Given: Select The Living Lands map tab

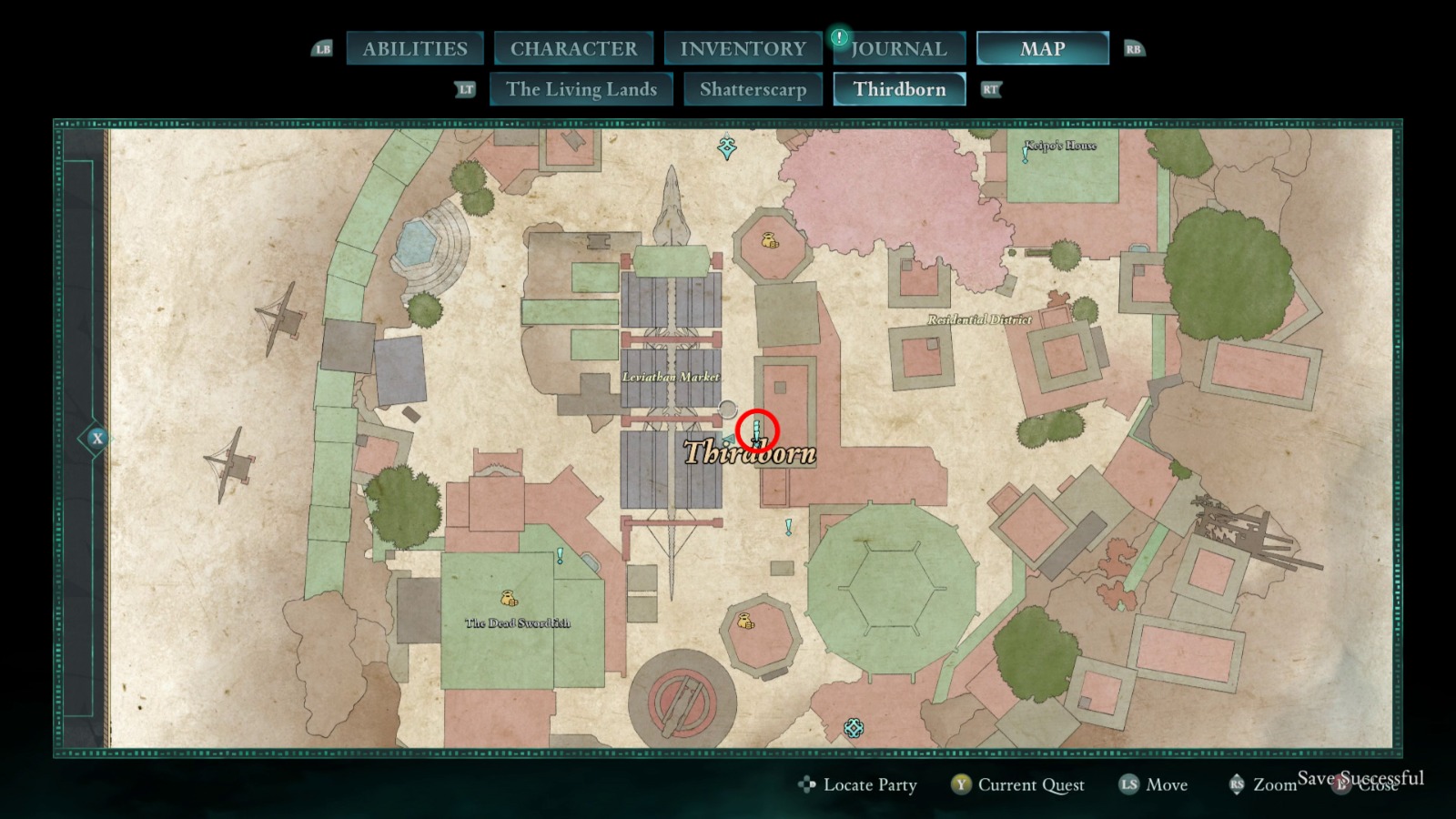Looking at the screenshot, I should tap(581, 89).
